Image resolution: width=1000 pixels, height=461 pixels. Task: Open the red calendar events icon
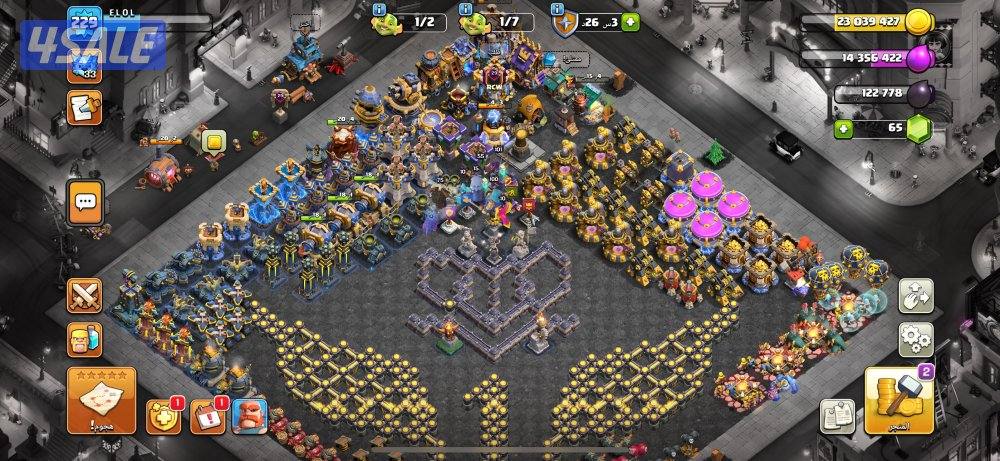tap(207, 415)
